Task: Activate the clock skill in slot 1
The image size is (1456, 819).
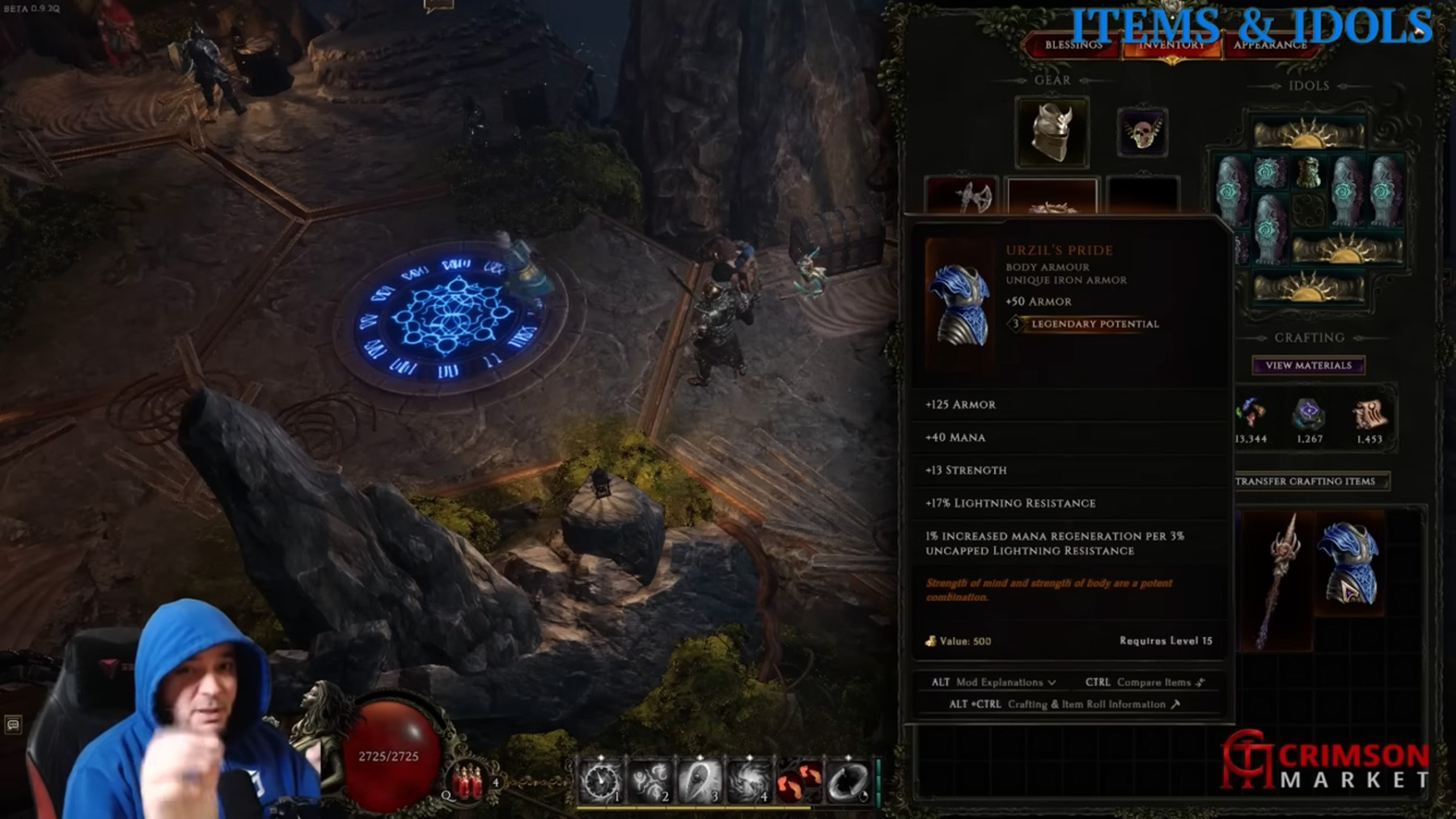Action: pos(600,781)
